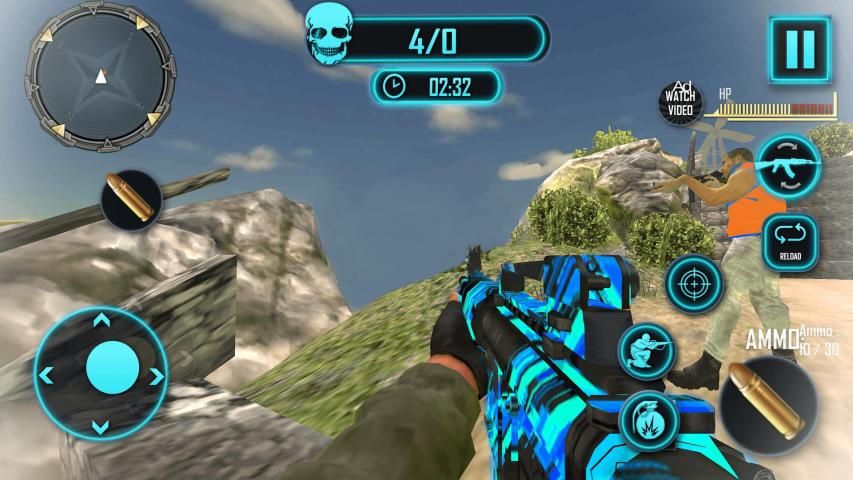
Task: Tap the small bullet fire button
Action: [x=132, y=200]
